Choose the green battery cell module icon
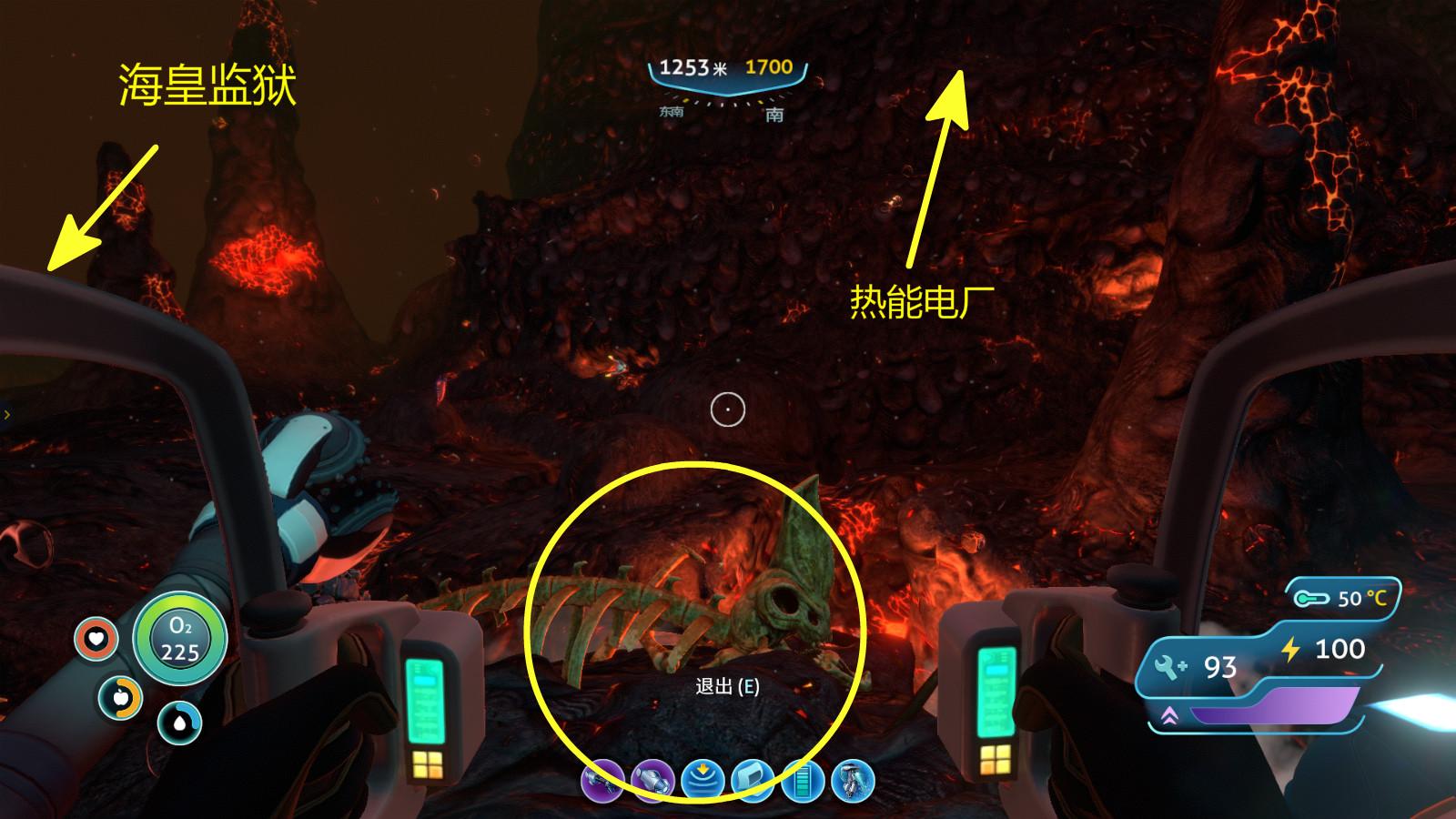The image size is (1456, 819). point(803,781)
